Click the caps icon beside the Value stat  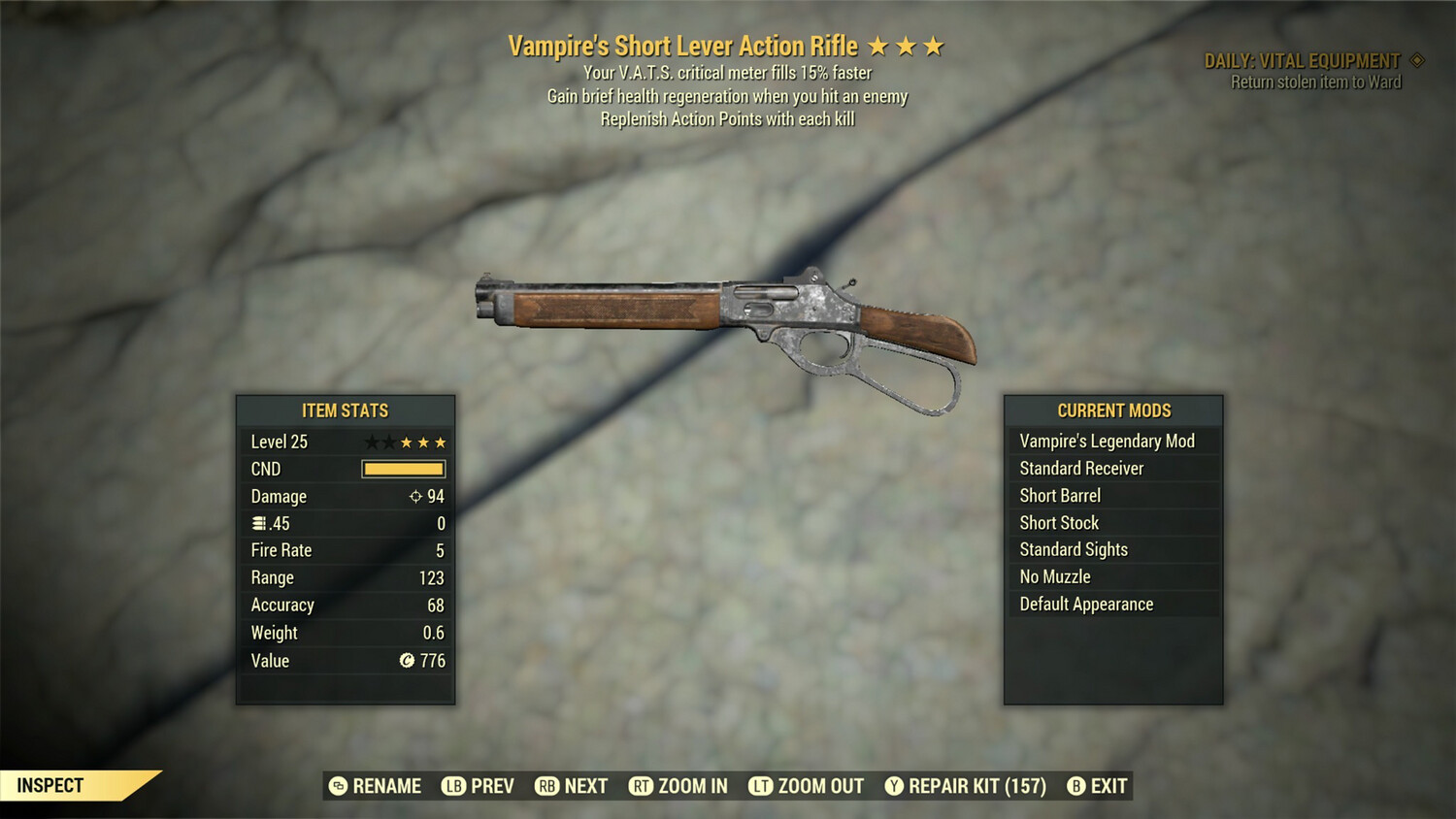tap(407, 659)
